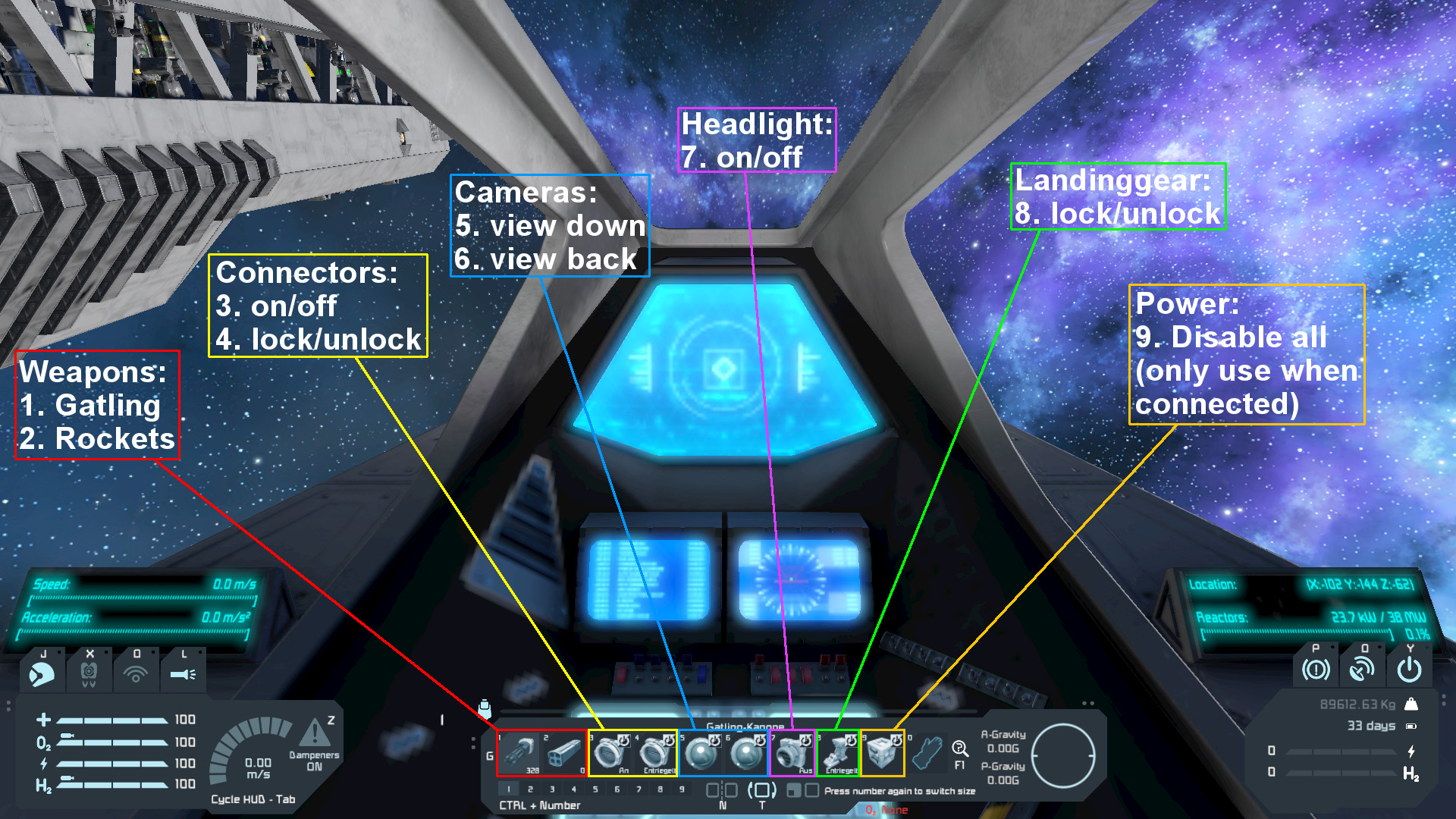The height and width of the screenshot is (819, 1456).
Task: Click the landing gear toolbar slot
Action: [838, 753]
